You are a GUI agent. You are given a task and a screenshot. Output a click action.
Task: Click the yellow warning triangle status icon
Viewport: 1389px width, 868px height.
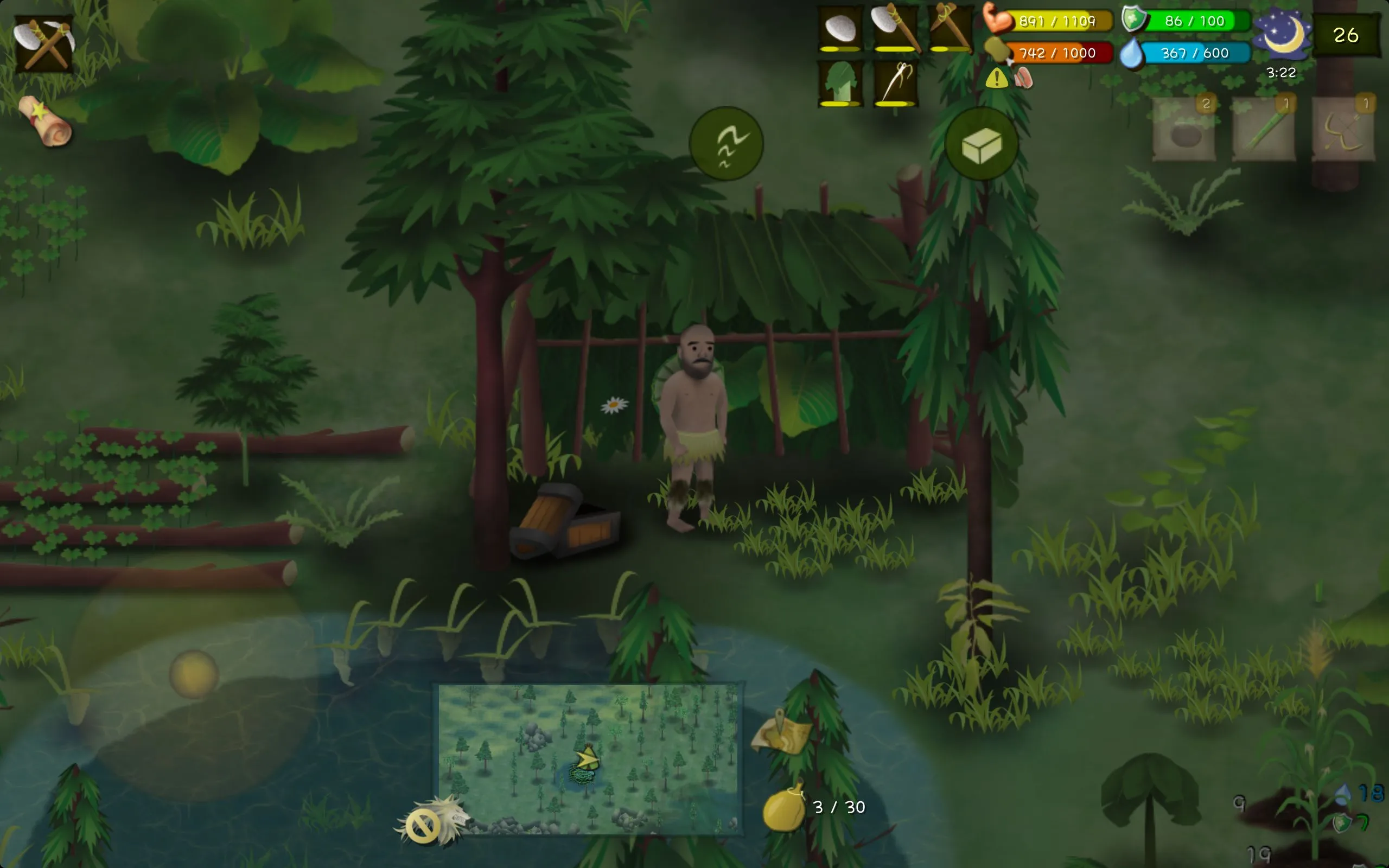(996, 78)
